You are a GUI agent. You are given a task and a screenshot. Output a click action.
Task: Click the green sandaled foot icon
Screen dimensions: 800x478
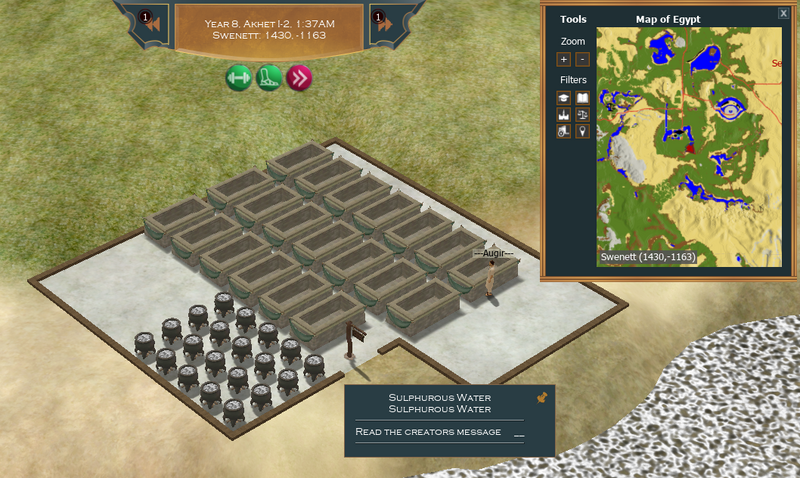tap(268, 78)
